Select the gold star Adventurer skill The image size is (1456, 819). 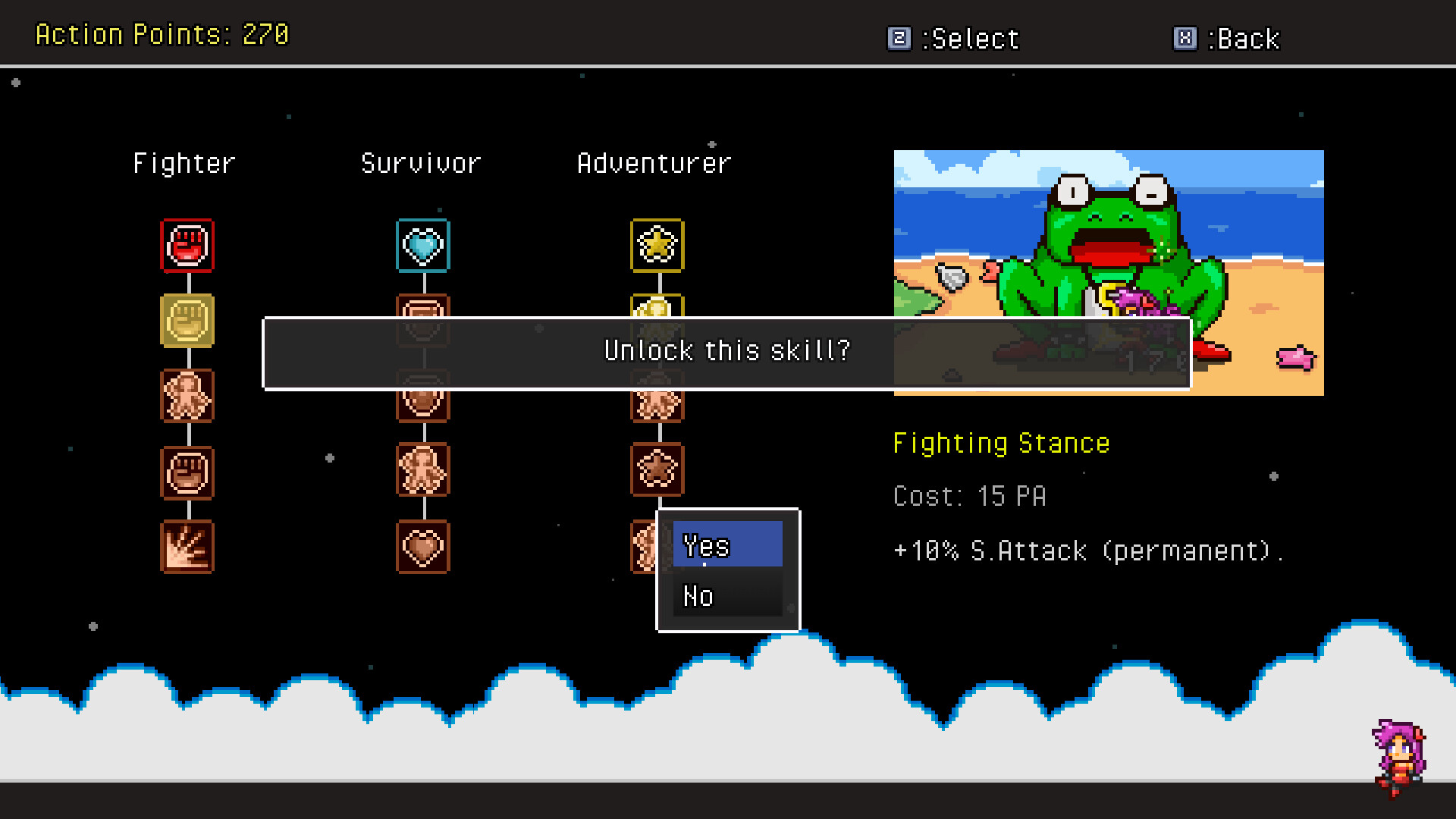pyautogui.click(x=657, y=245)
